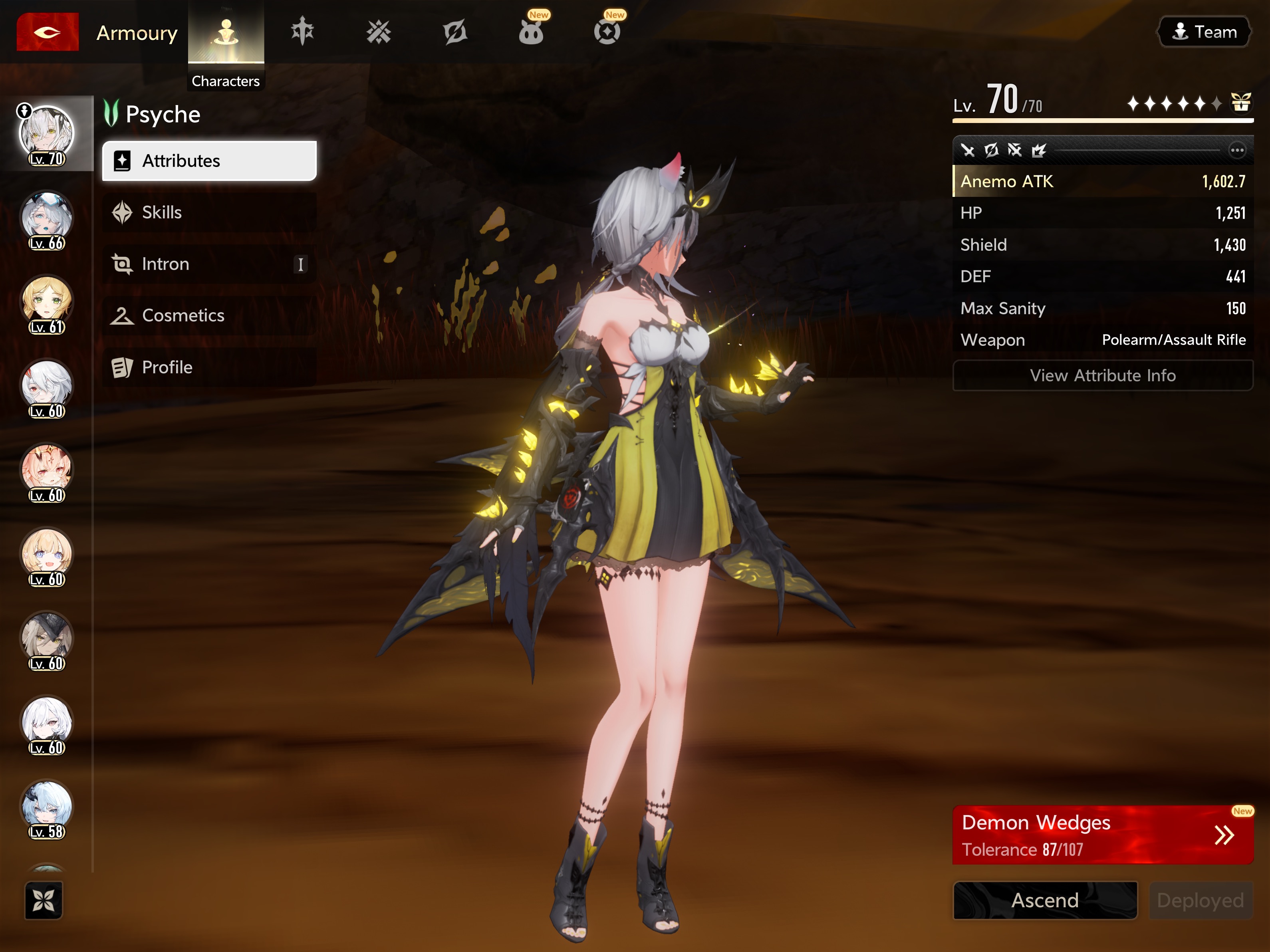Open the bear-face tab marked New
The height and width of the screenshot is (952, 1270).
(x=531, y=32)
